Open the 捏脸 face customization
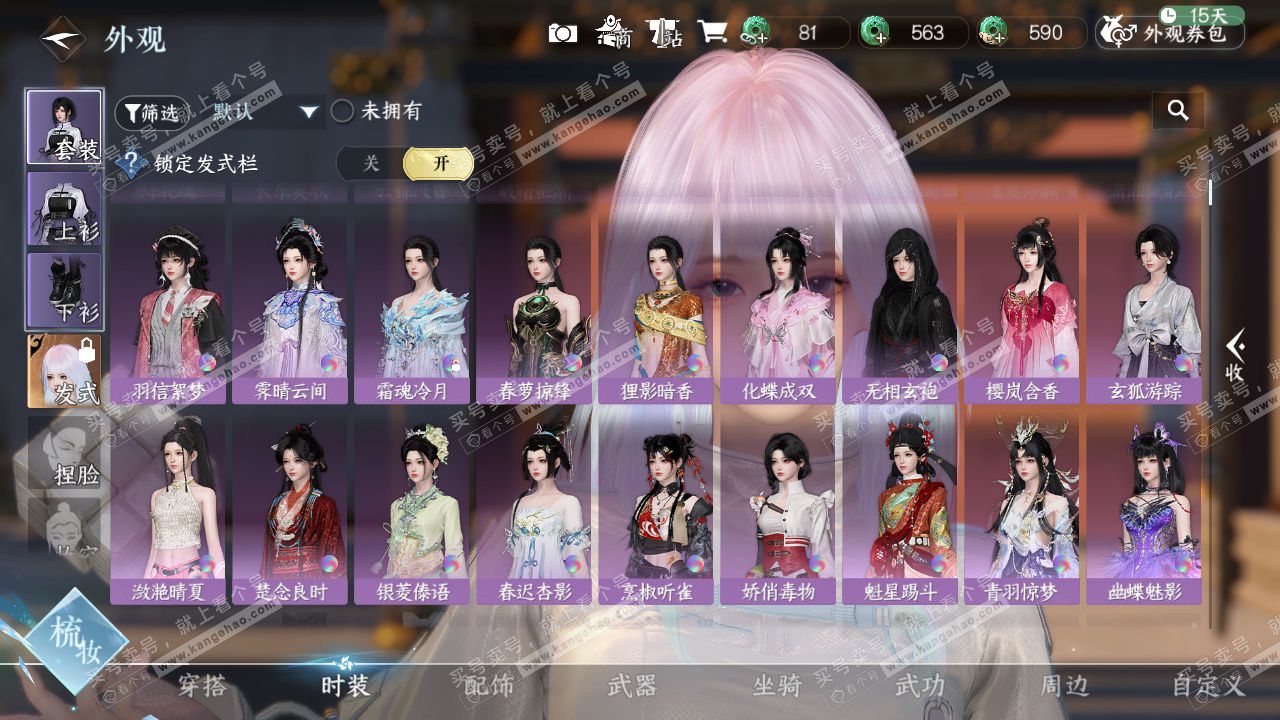Image resolution: width=1280 pixels, height=720 pixels. (64, 453)
